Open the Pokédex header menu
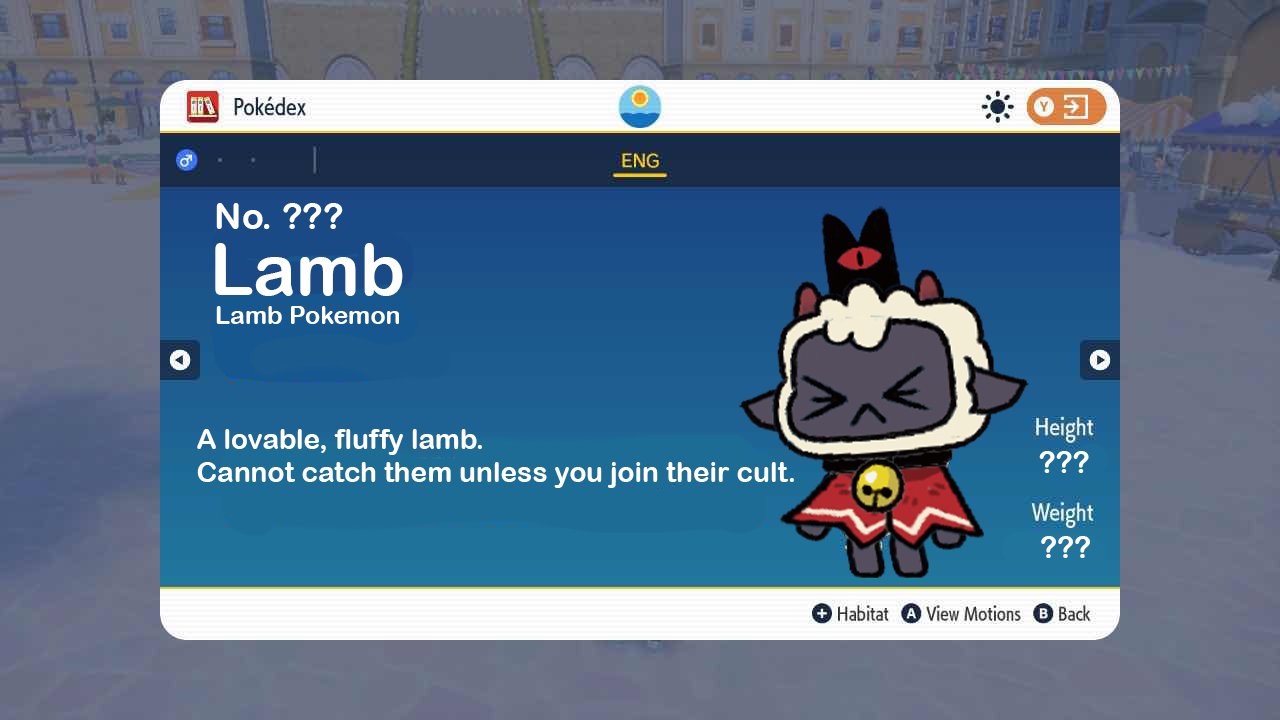 (247, 107)
